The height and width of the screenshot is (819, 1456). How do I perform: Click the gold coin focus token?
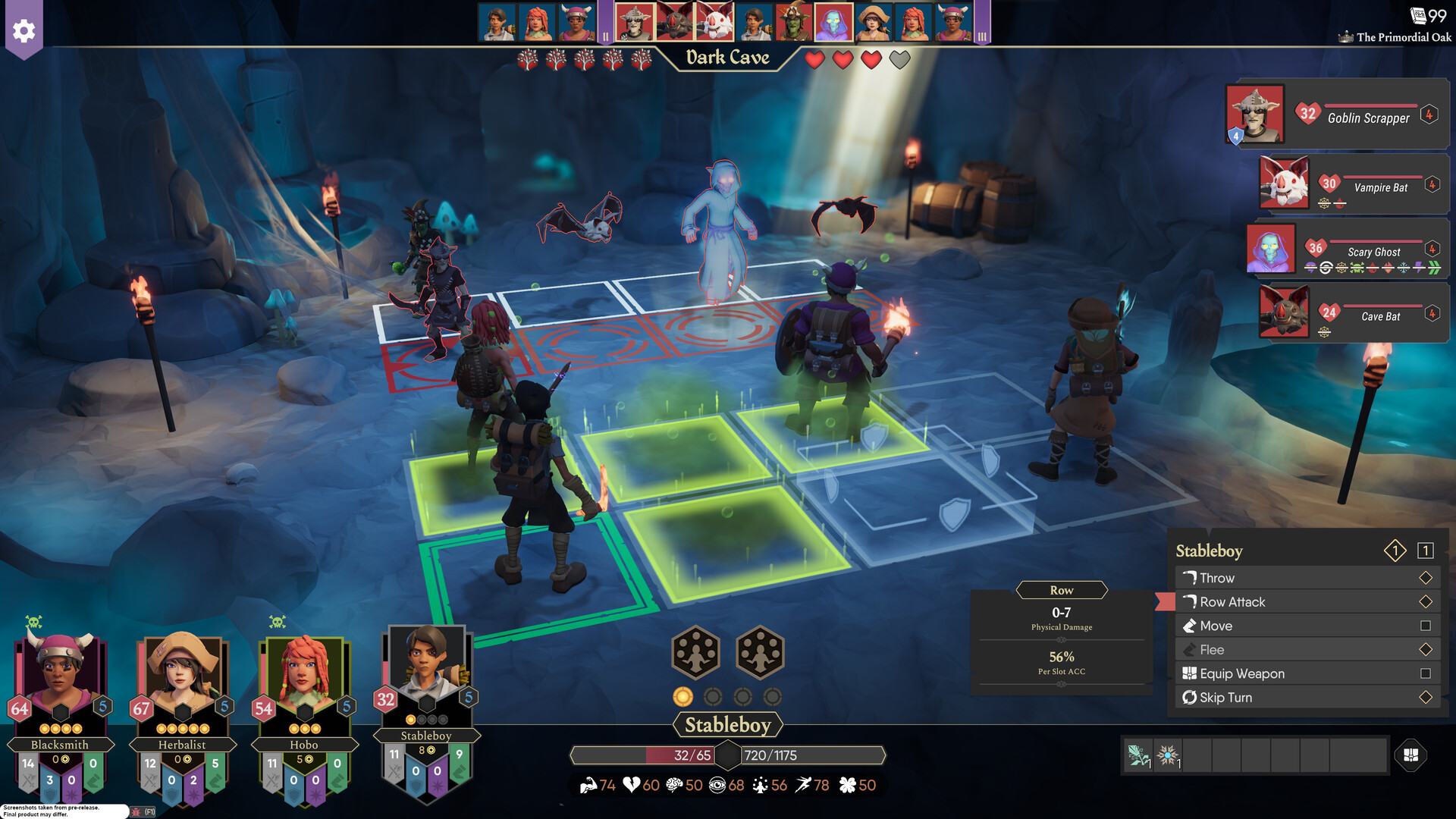[682, 697]
